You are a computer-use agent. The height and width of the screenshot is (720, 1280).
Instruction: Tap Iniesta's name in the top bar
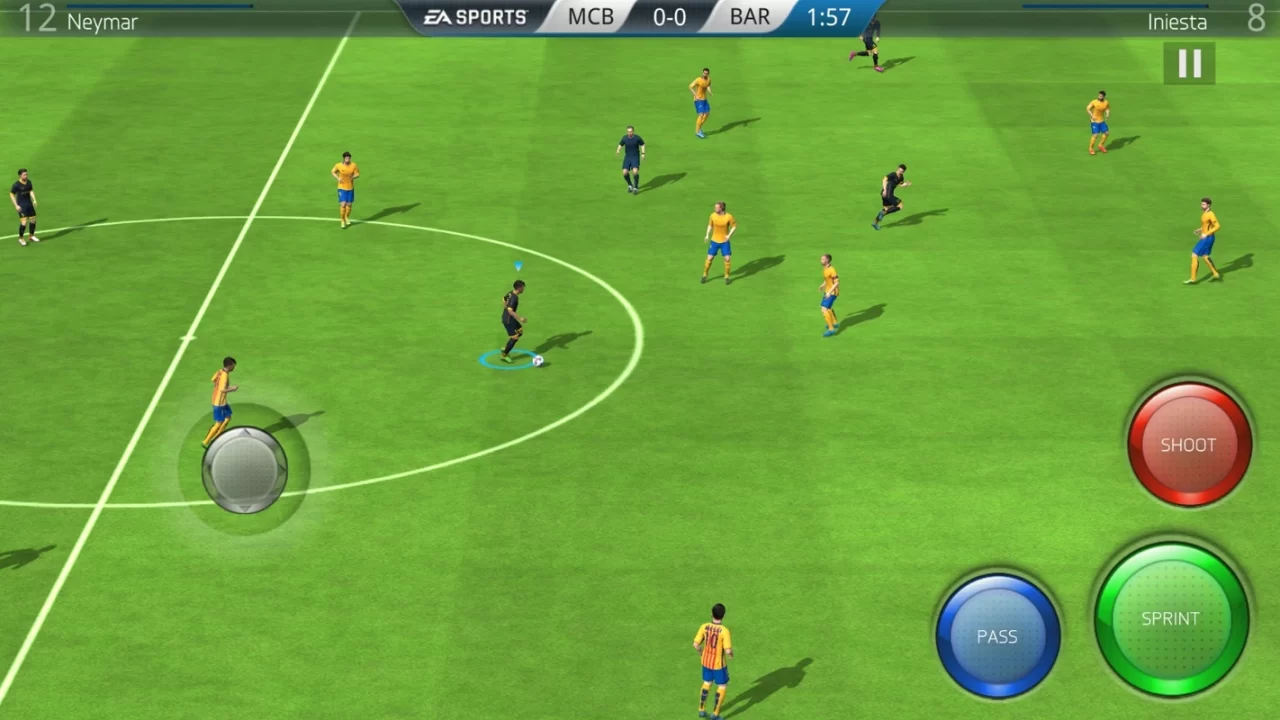(x=1177, y=21)
